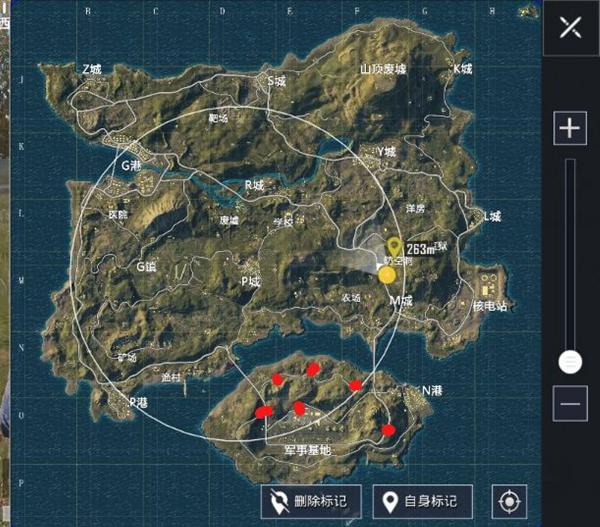Center map using the crosshair locate button

coord(509,500)
